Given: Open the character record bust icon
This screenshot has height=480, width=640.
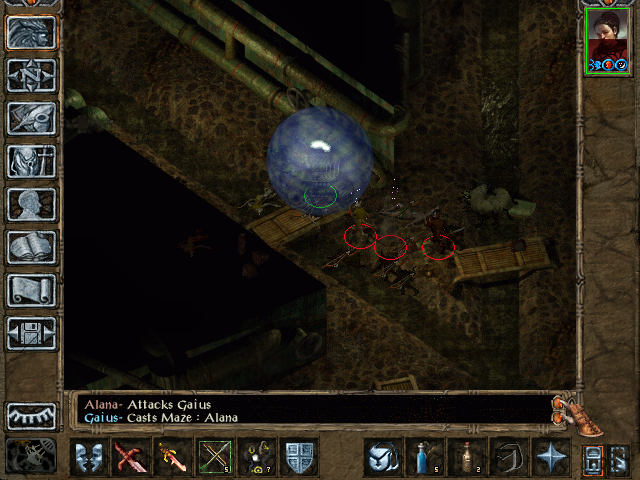Looking at the screenshot, I should coord(32,205).
